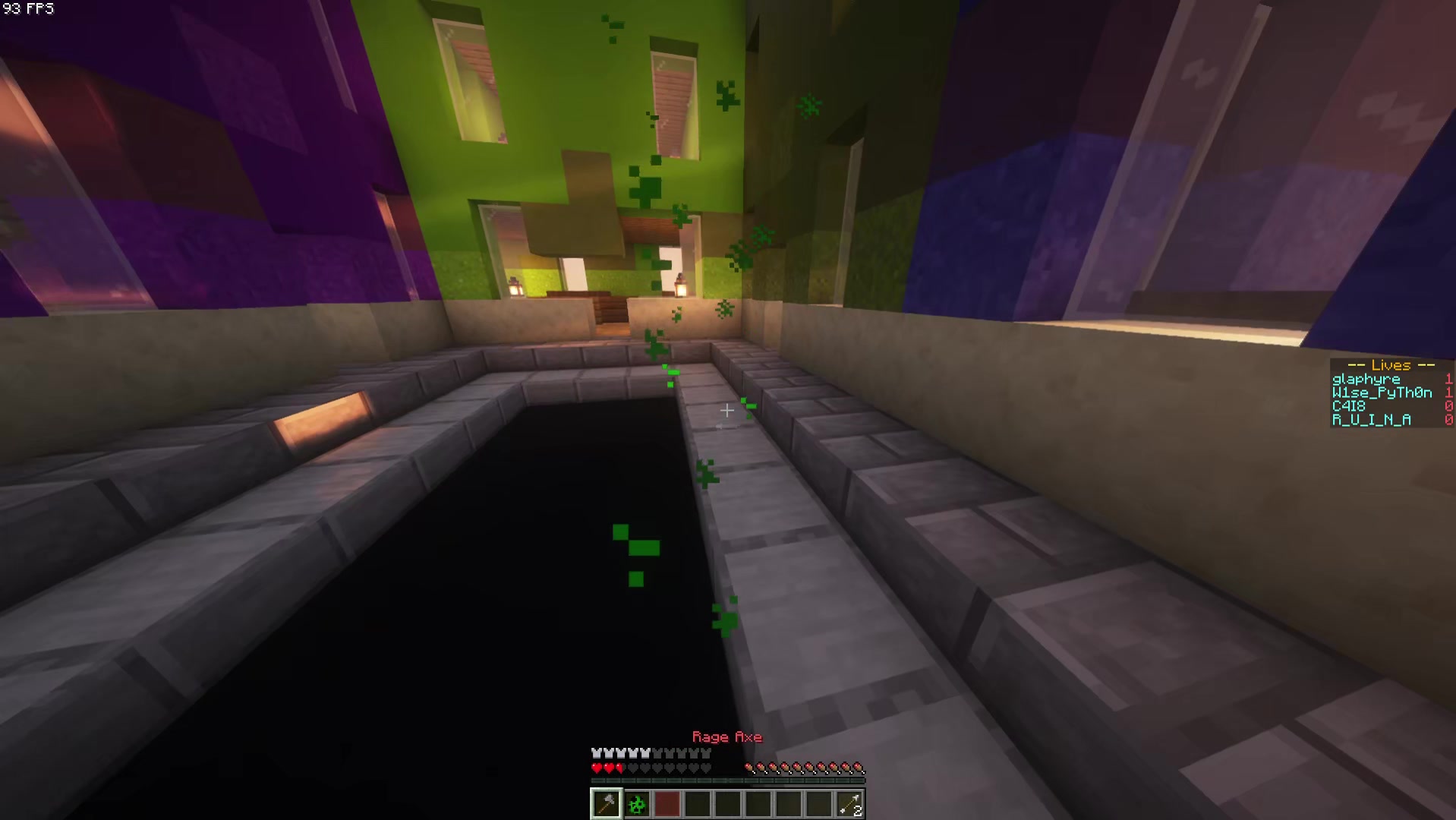This screenshot has height=820, width=1456.
Task: Click W1se_PyTh0n's life count of 1
Action: 1448,393
